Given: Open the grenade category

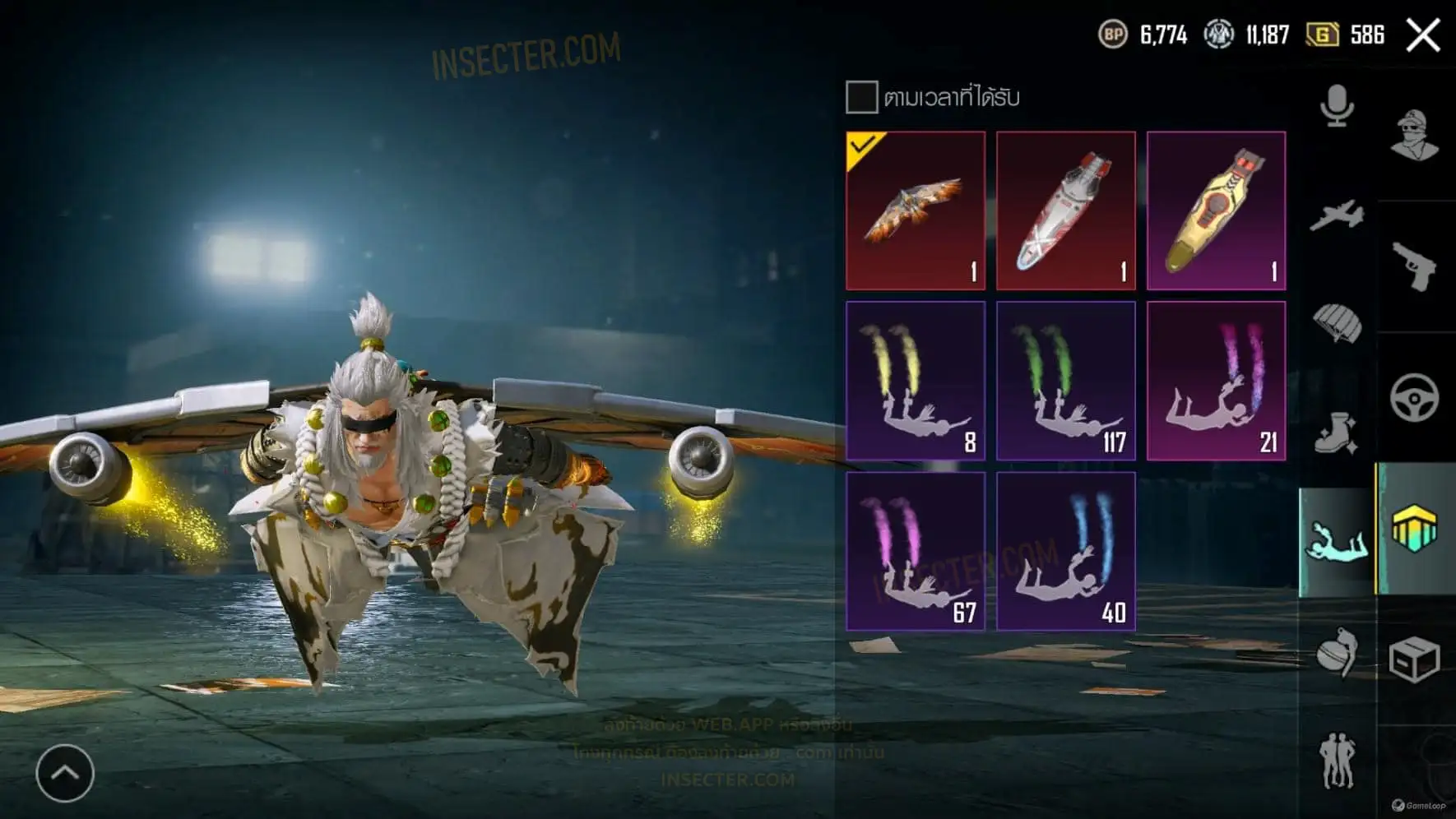Looking at the screenshot, I should [x=1337, y=653].
